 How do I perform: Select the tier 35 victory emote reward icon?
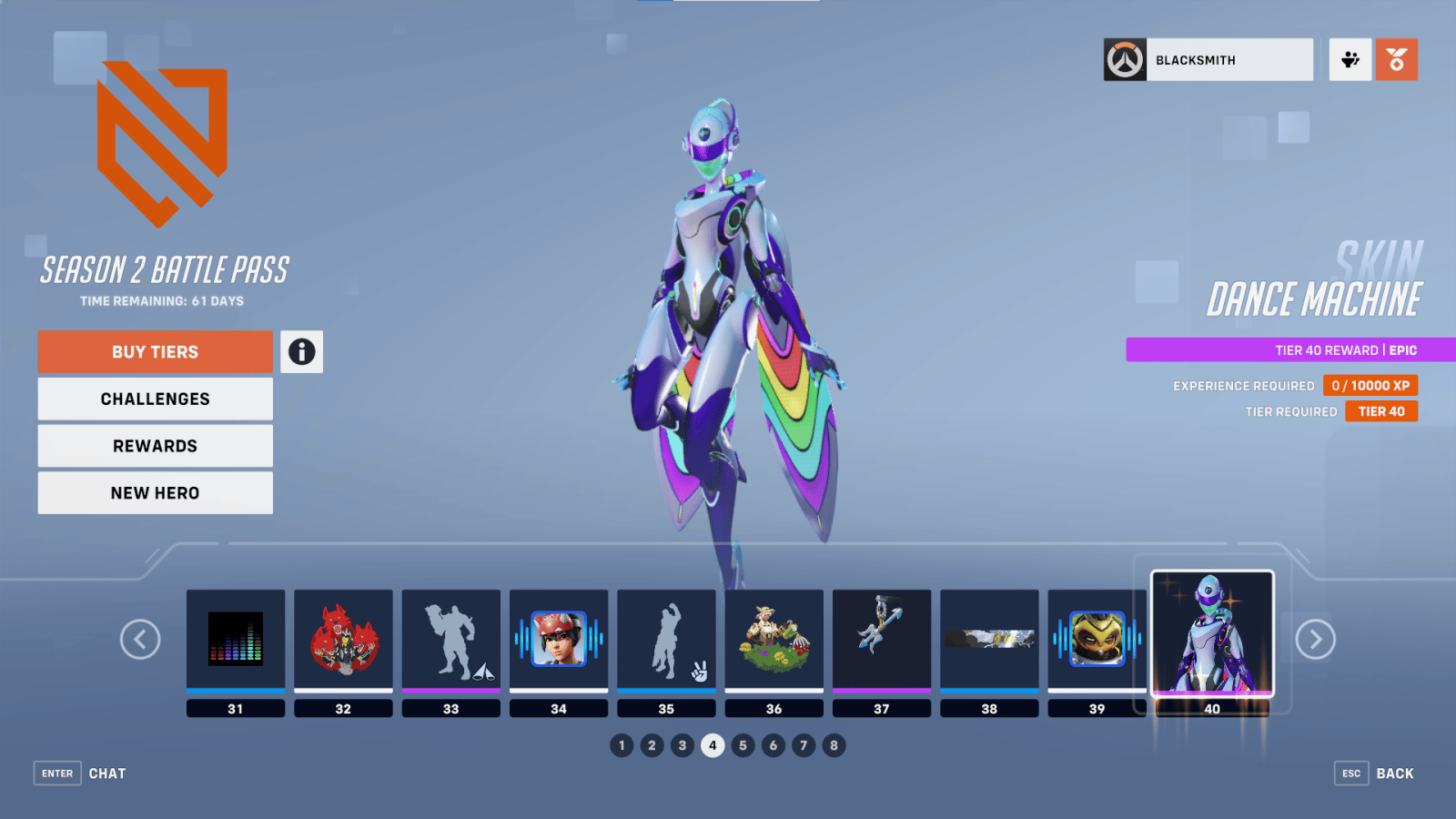tap(666, 640)
